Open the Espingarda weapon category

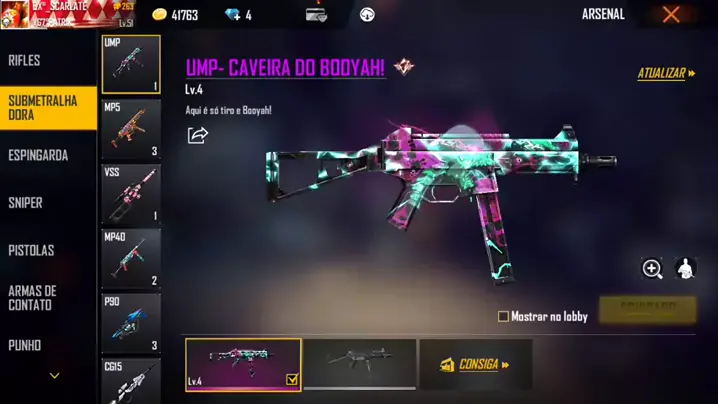(x=38, y=156)
